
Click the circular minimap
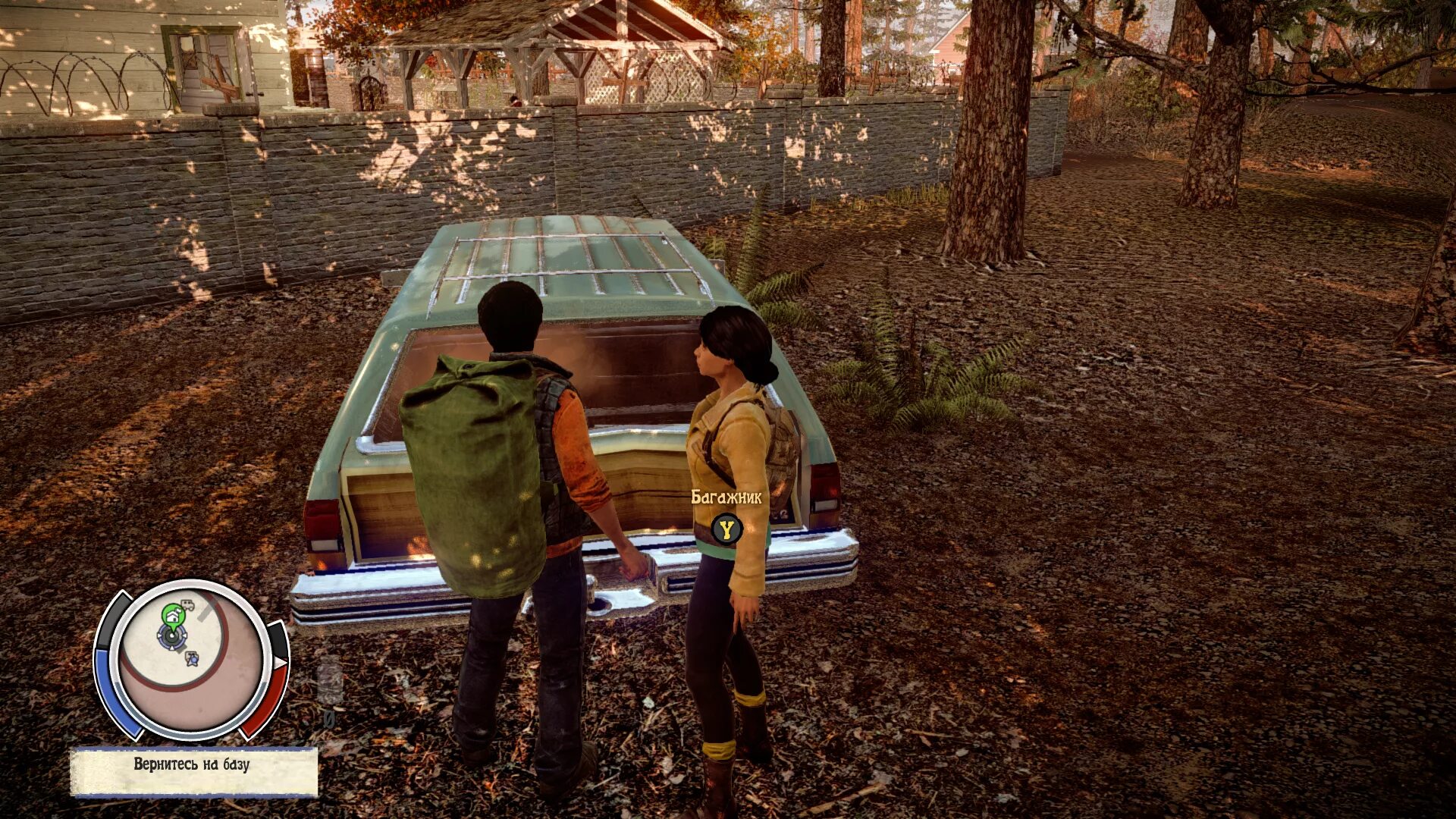coord(191,660)
